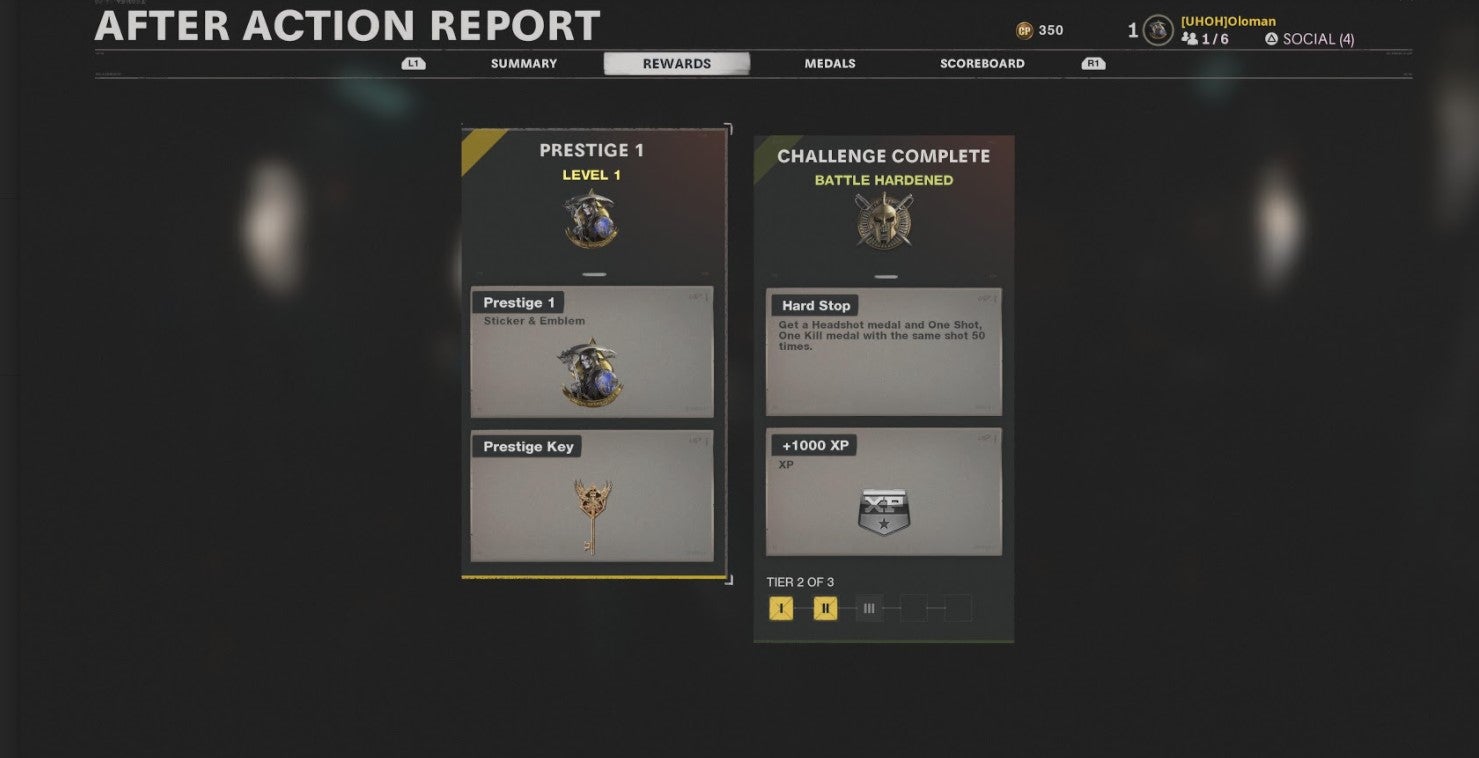
Task: Click the tier progress bar under Tier 2 of 3
Action: click(x=870, y=607)
